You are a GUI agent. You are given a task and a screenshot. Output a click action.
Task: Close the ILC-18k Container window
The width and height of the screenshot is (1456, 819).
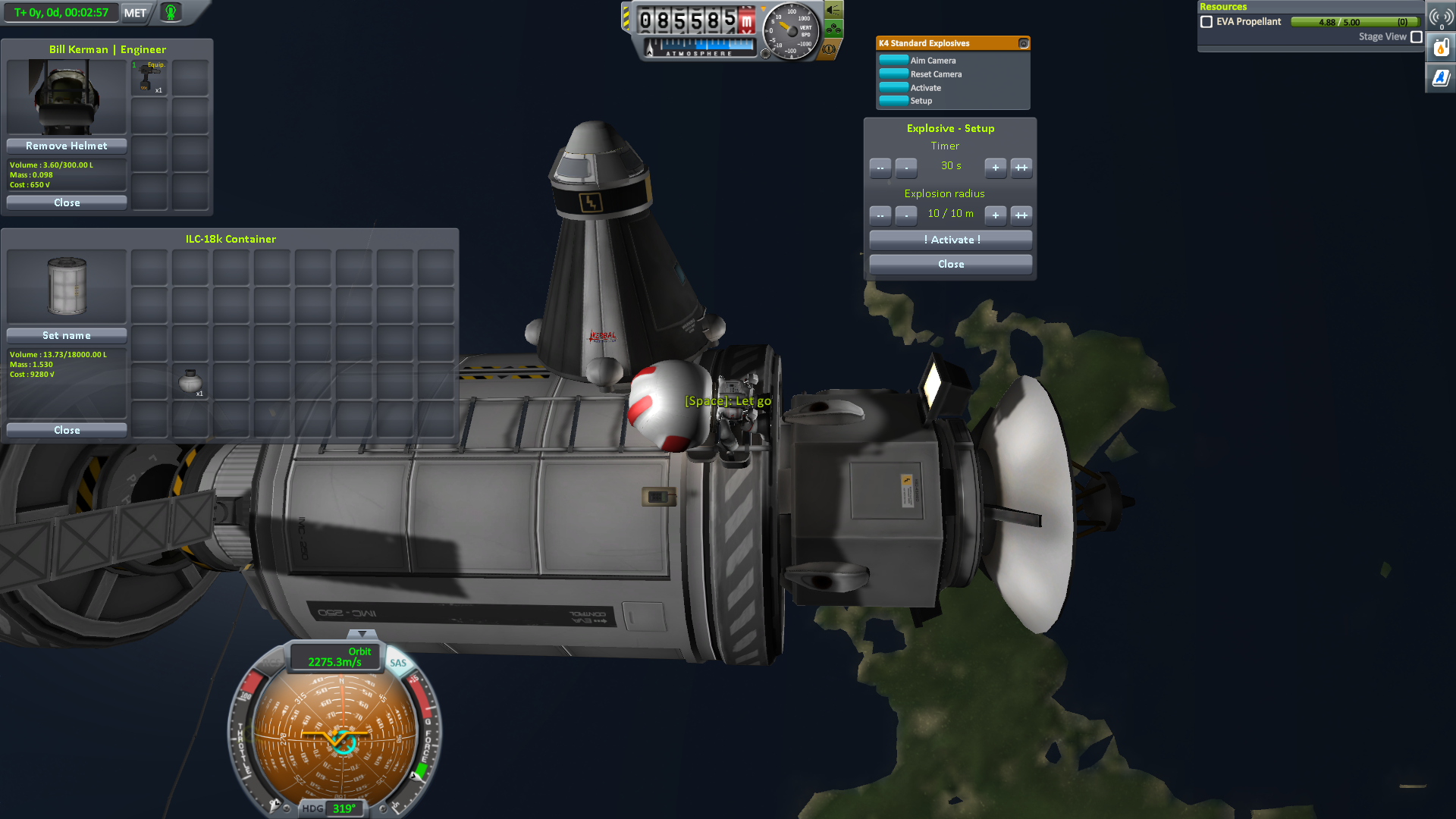click(x=67, y=430)
